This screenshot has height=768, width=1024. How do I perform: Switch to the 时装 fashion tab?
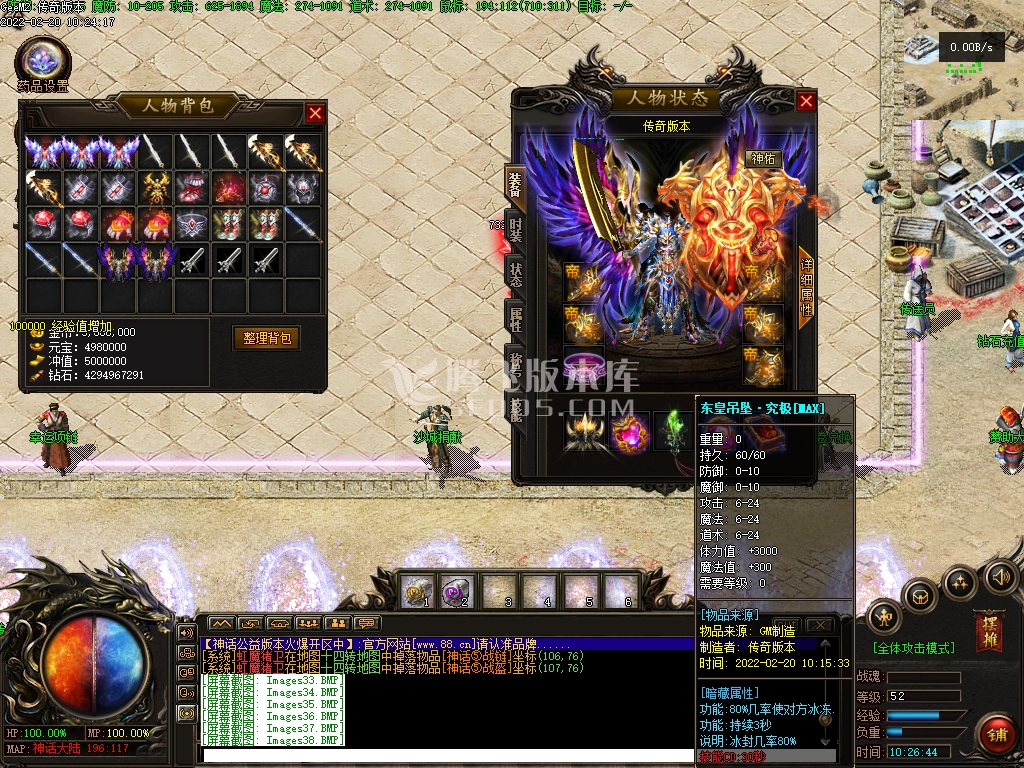515,232
